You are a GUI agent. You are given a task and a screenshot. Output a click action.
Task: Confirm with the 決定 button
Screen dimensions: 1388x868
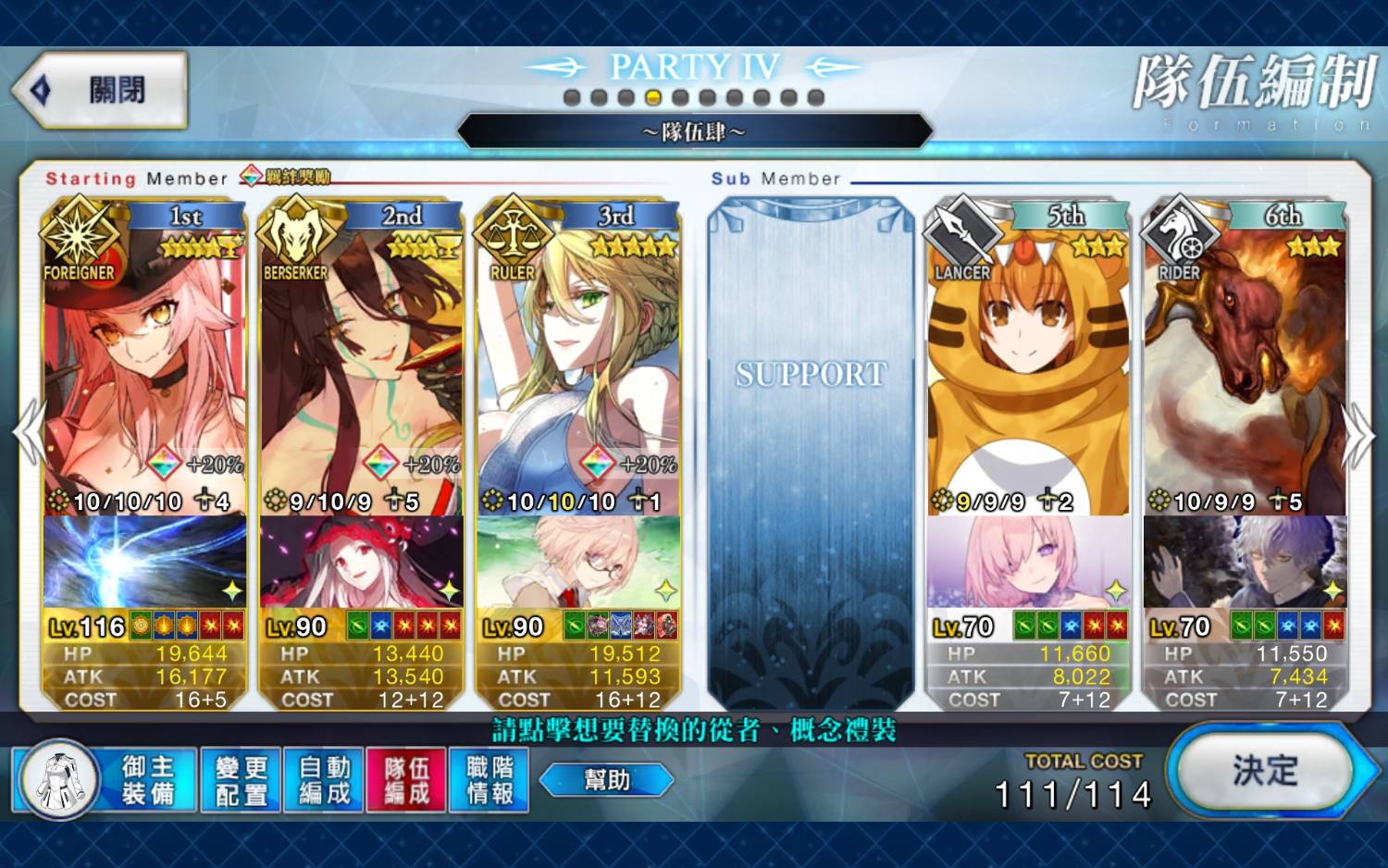pos(1264,770)
